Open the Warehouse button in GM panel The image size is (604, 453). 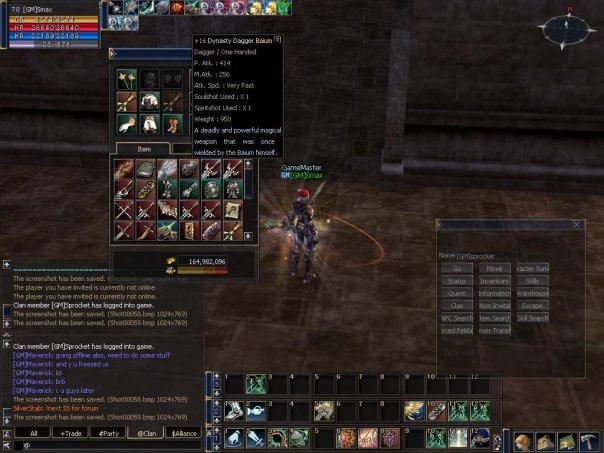[x=532, y=294]
